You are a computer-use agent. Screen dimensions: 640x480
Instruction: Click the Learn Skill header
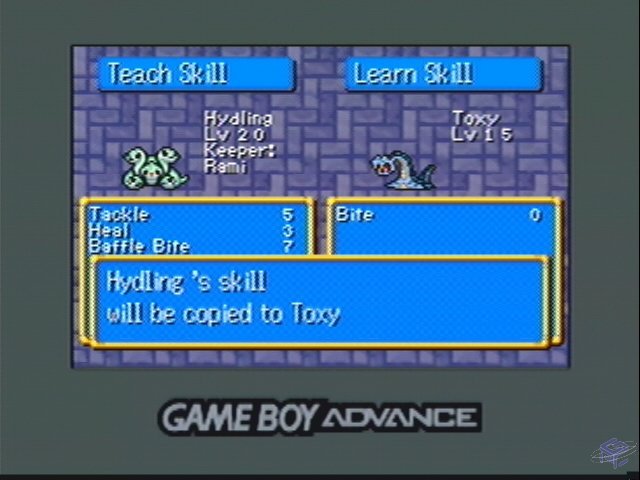[443, 74]
